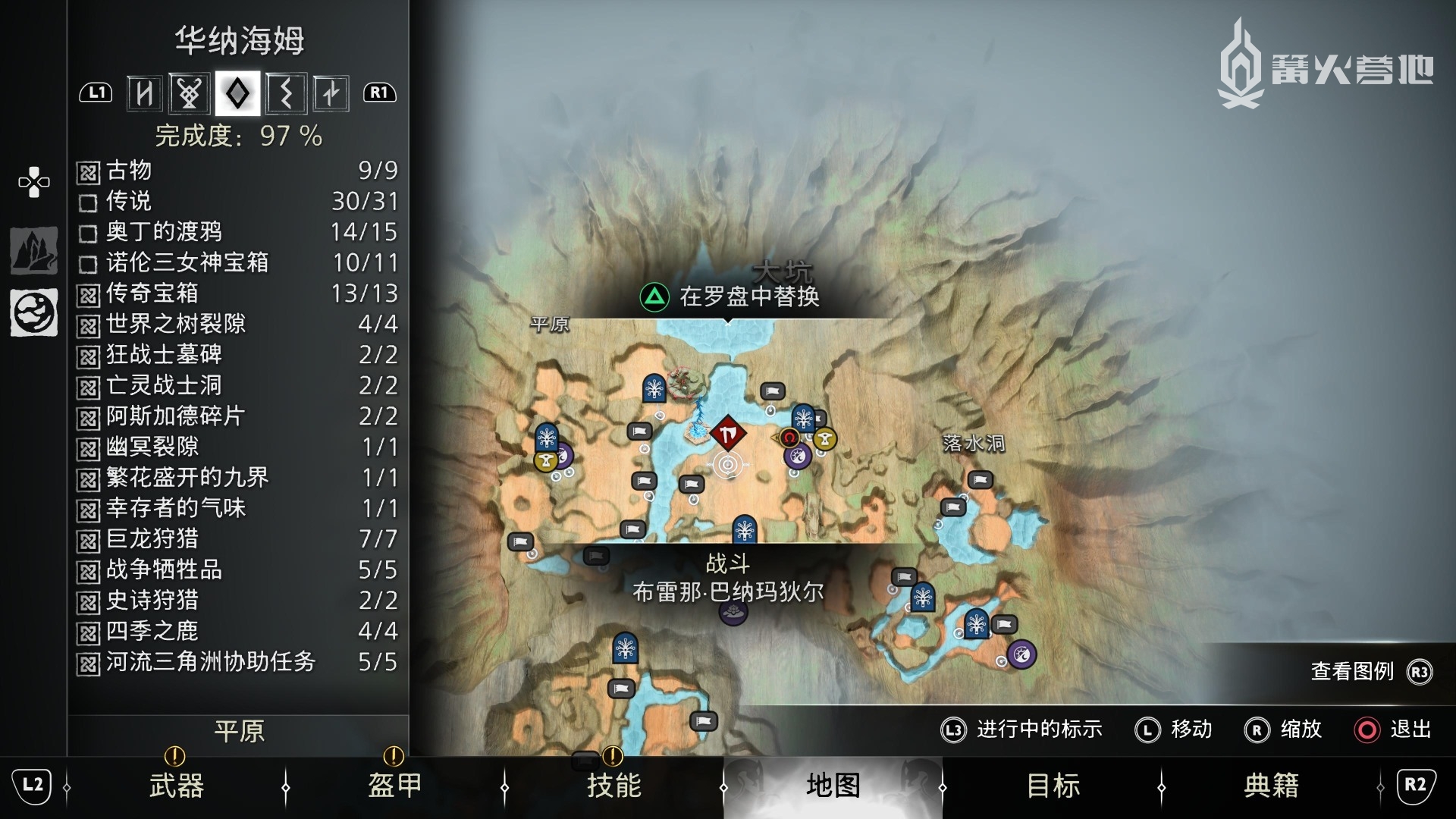Open the 目标 tab

click(x=1053, y=785)
